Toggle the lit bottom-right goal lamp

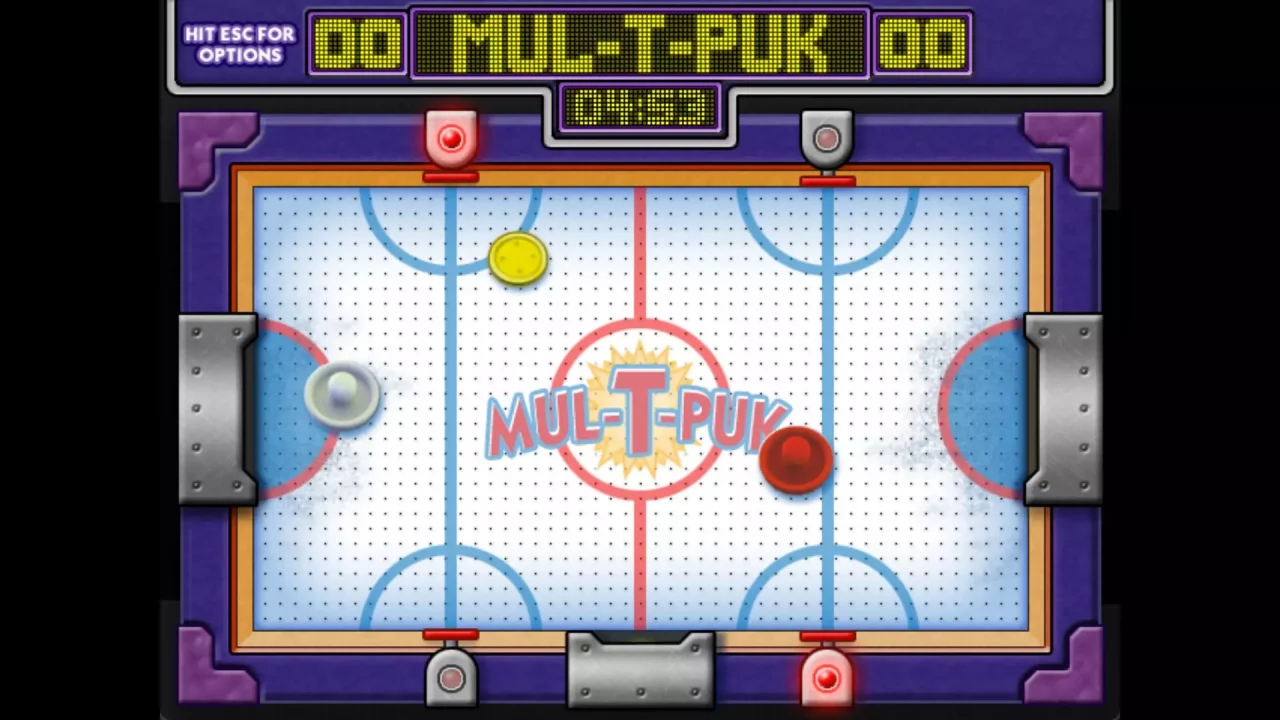coord(826,680)
